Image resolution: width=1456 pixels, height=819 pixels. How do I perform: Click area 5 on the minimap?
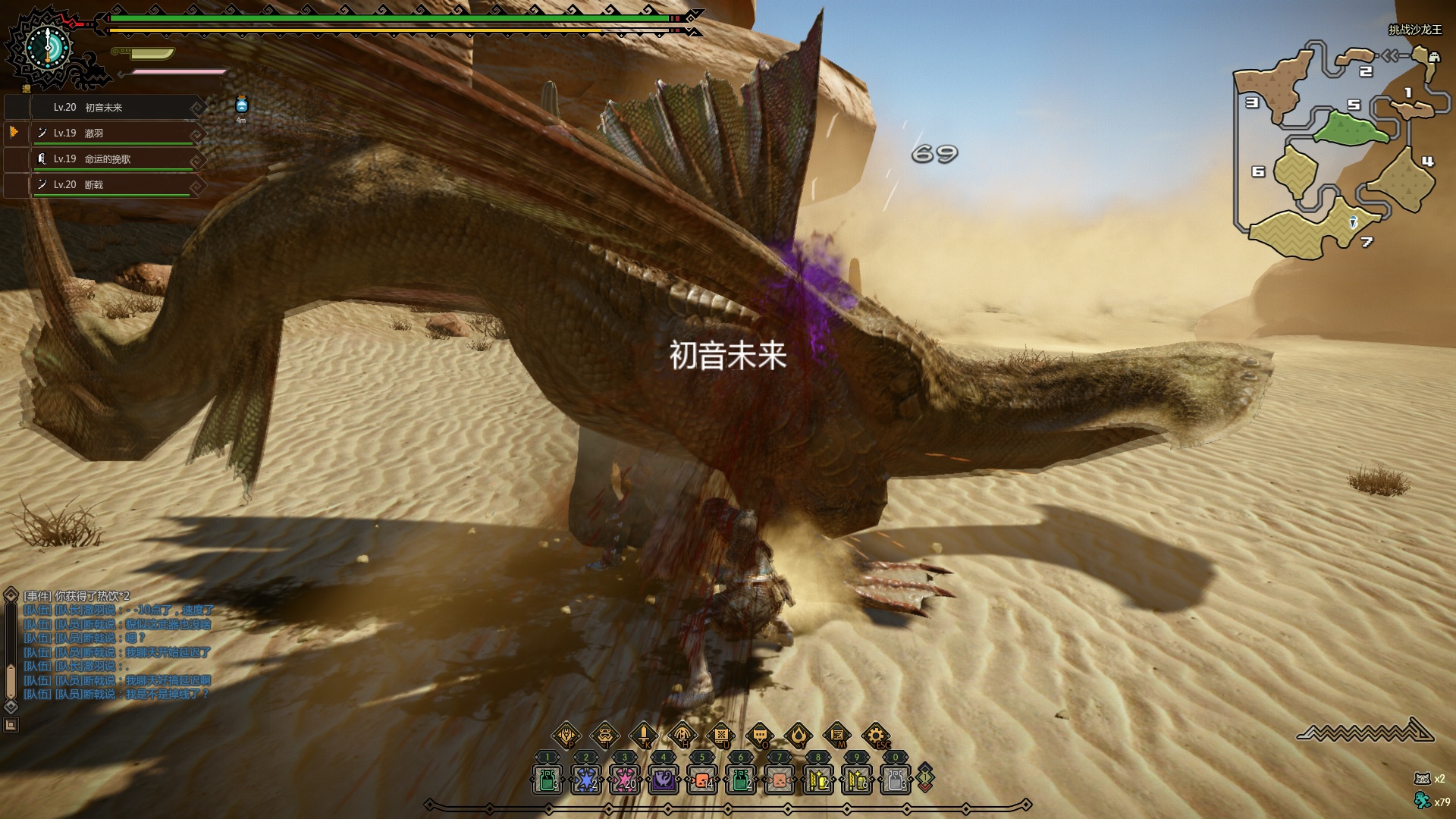(1351, 127)
